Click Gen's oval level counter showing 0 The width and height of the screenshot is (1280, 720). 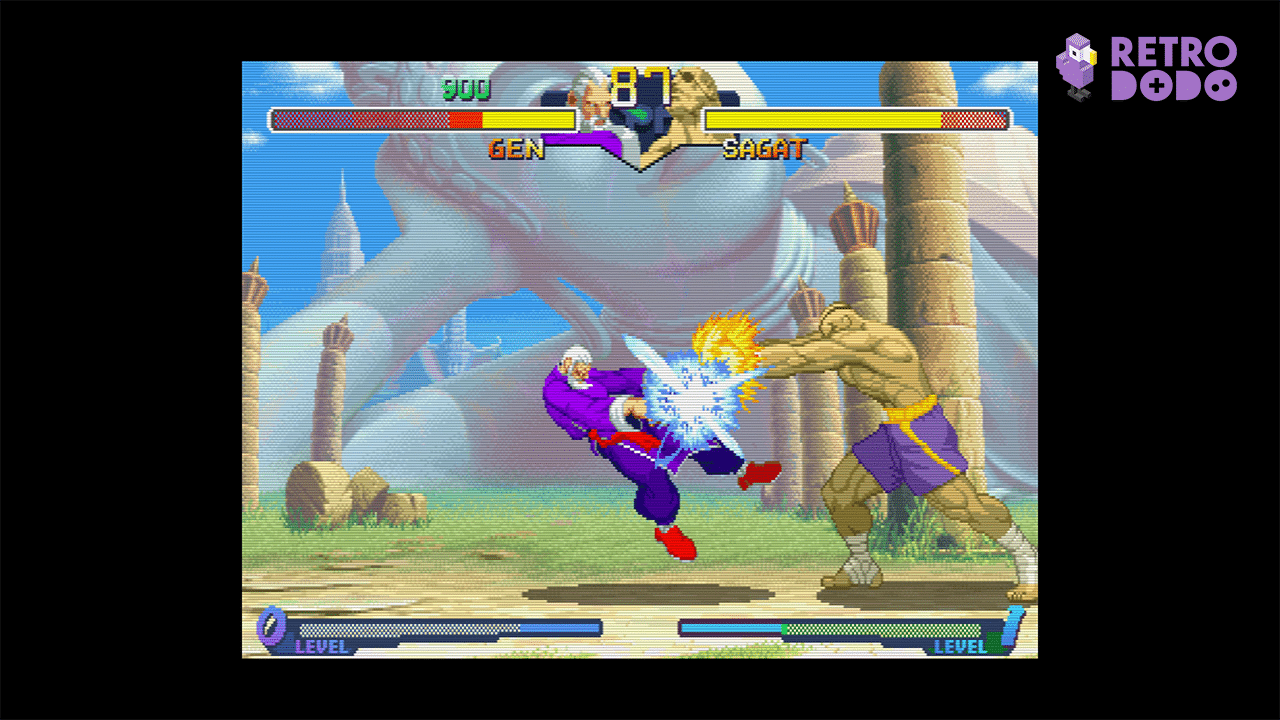[x=271, y=629]
